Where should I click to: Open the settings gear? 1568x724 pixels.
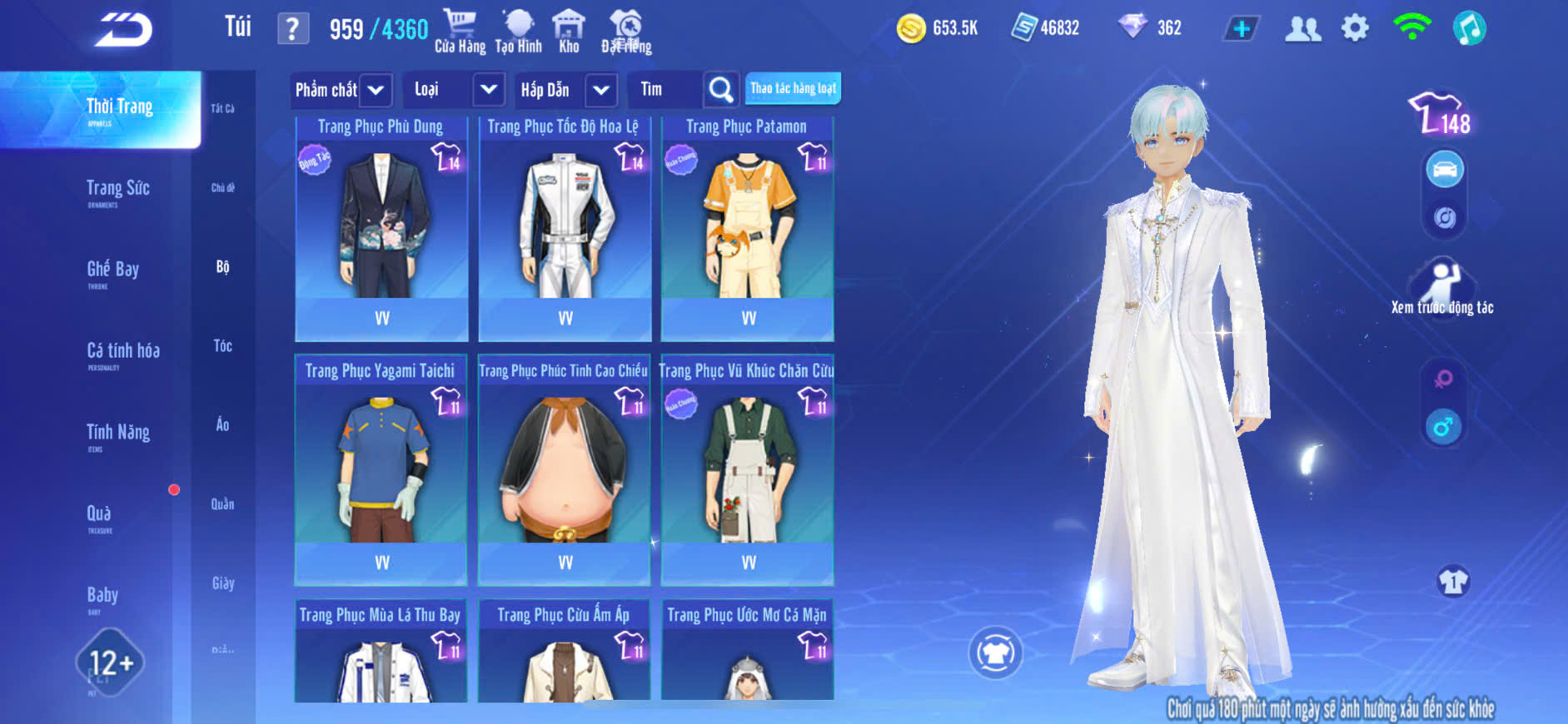pyautogui.click(x=1355, y=28)
